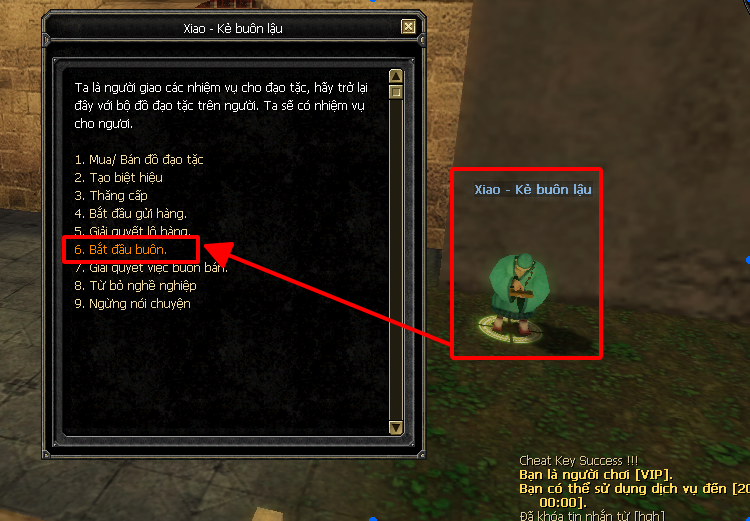Choose "6. Bắt đầu buôn" option
Image resolution: width=750 pixels, height=521 pixels.
coord(120,249)
